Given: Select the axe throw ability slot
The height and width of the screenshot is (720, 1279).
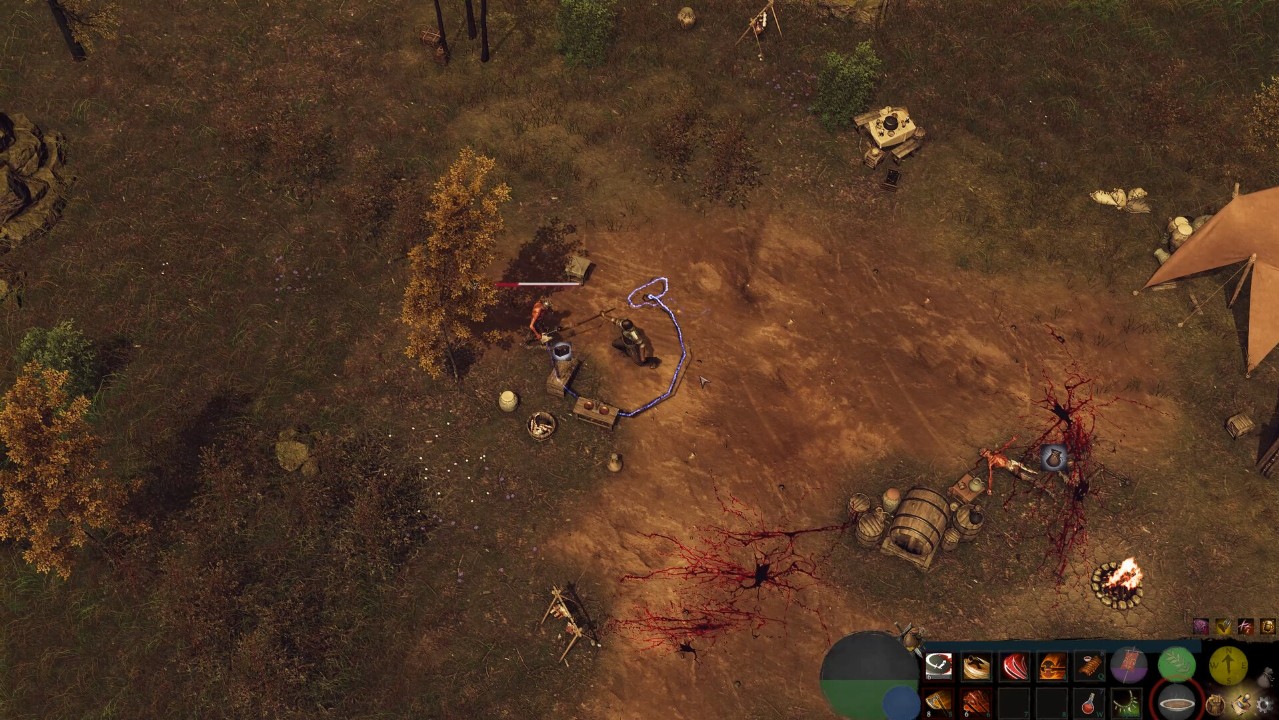Looking at the screenshot, I should tap(939, 702).
